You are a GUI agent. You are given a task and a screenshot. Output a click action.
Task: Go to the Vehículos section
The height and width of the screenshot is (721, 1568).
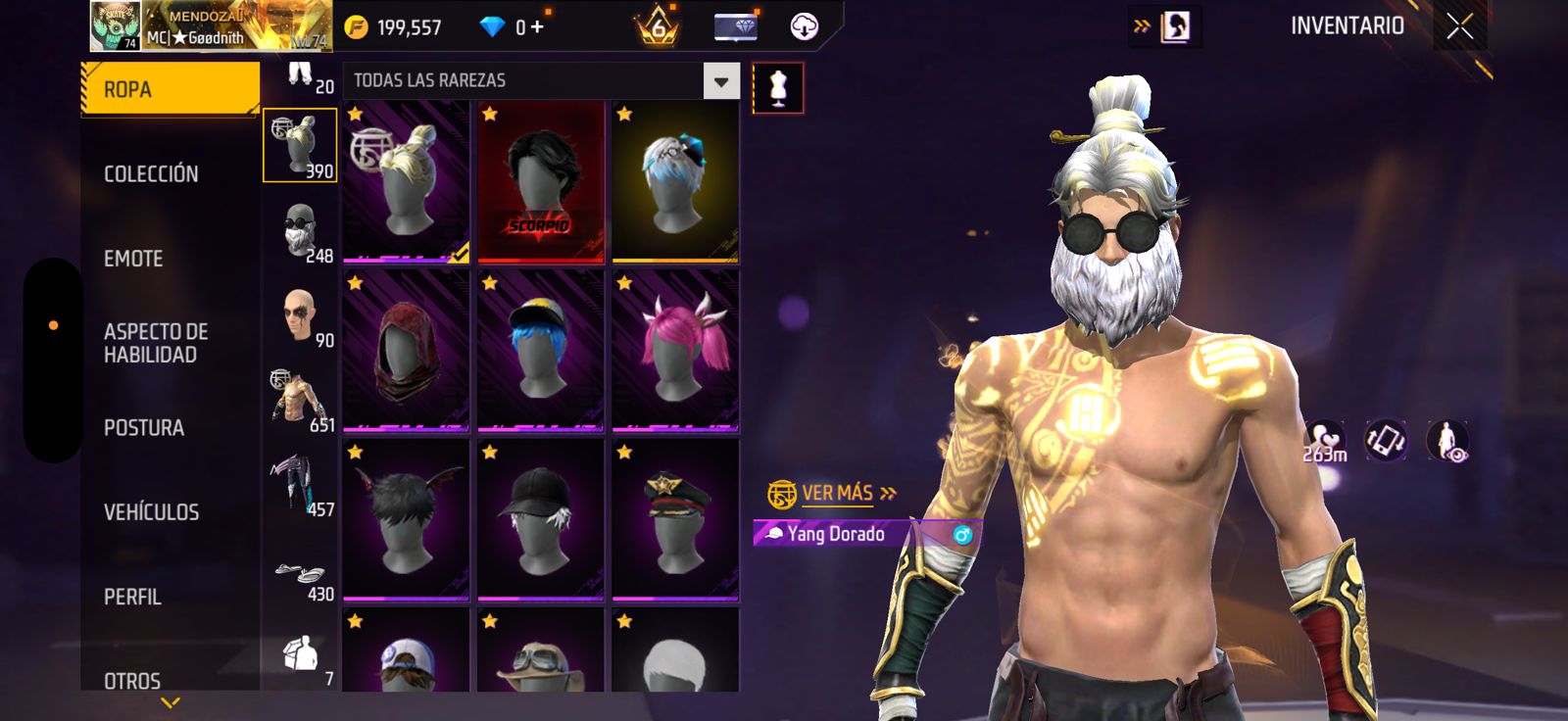point(151,512)
